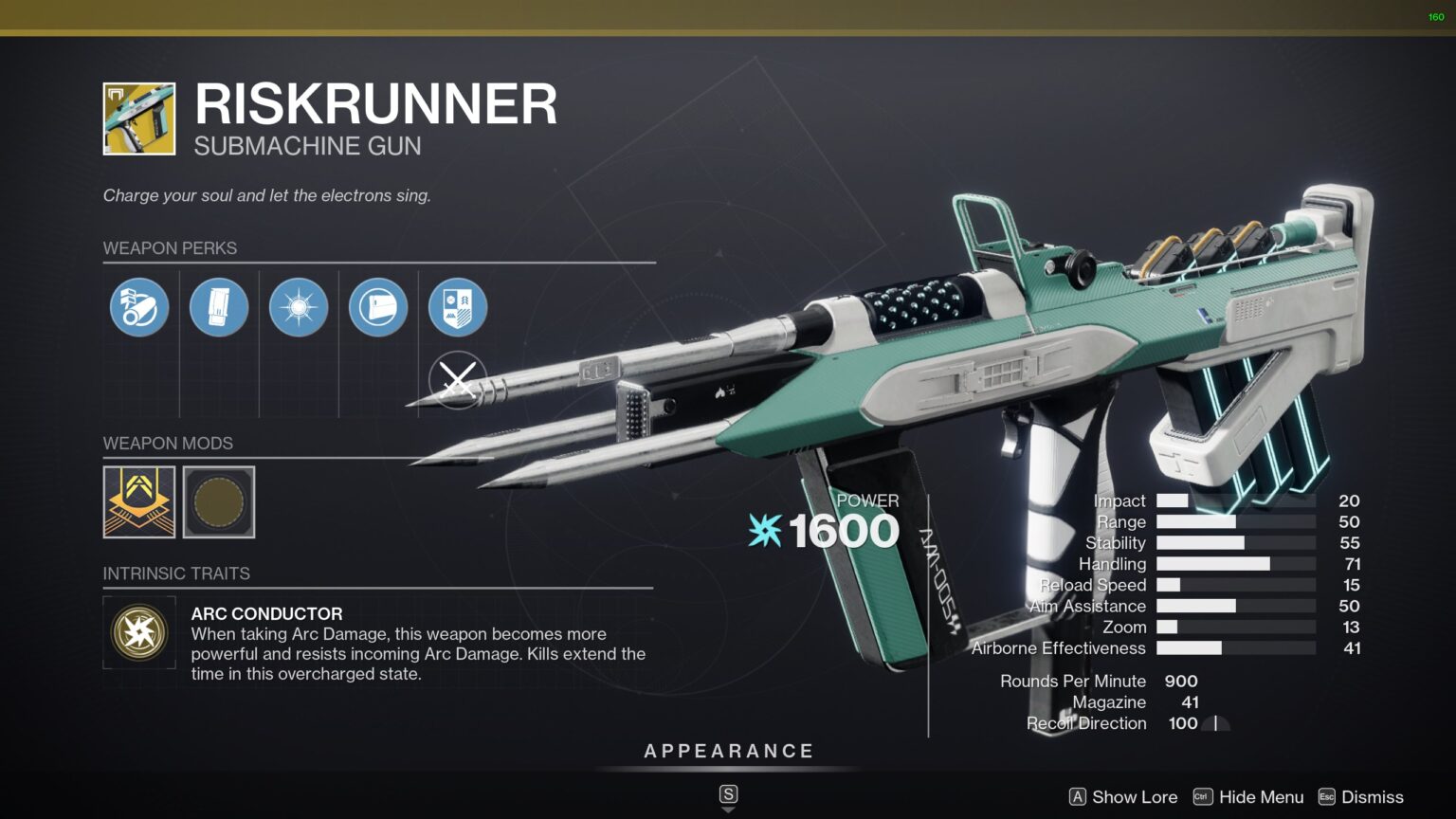The height and width of the screenshot is (819, 1456).
Task: Select the sun-shaped arc perk icon
Action: pos(299,306)
